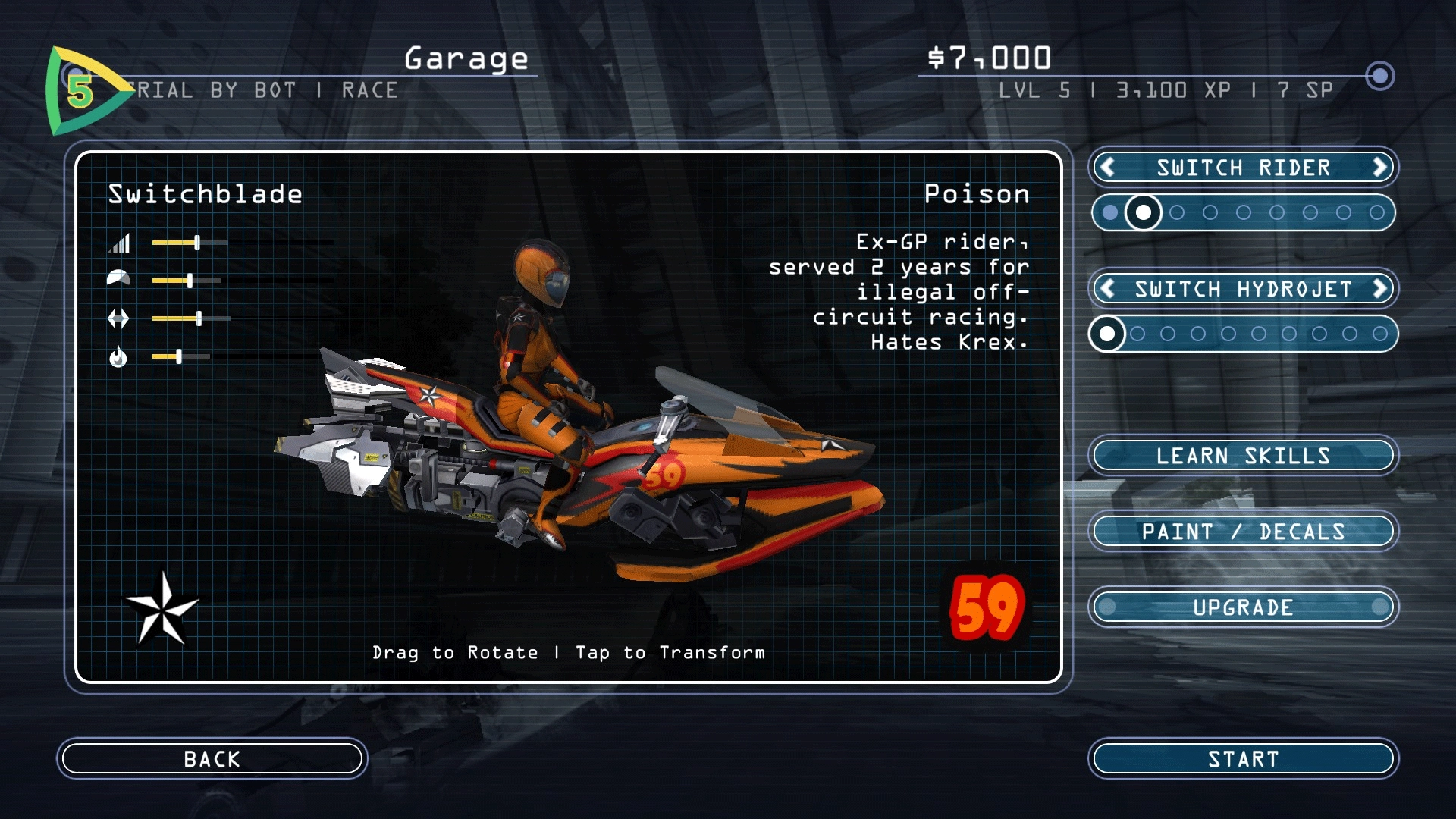Click the round indicator beside the money display

[x=1379, y=76]
